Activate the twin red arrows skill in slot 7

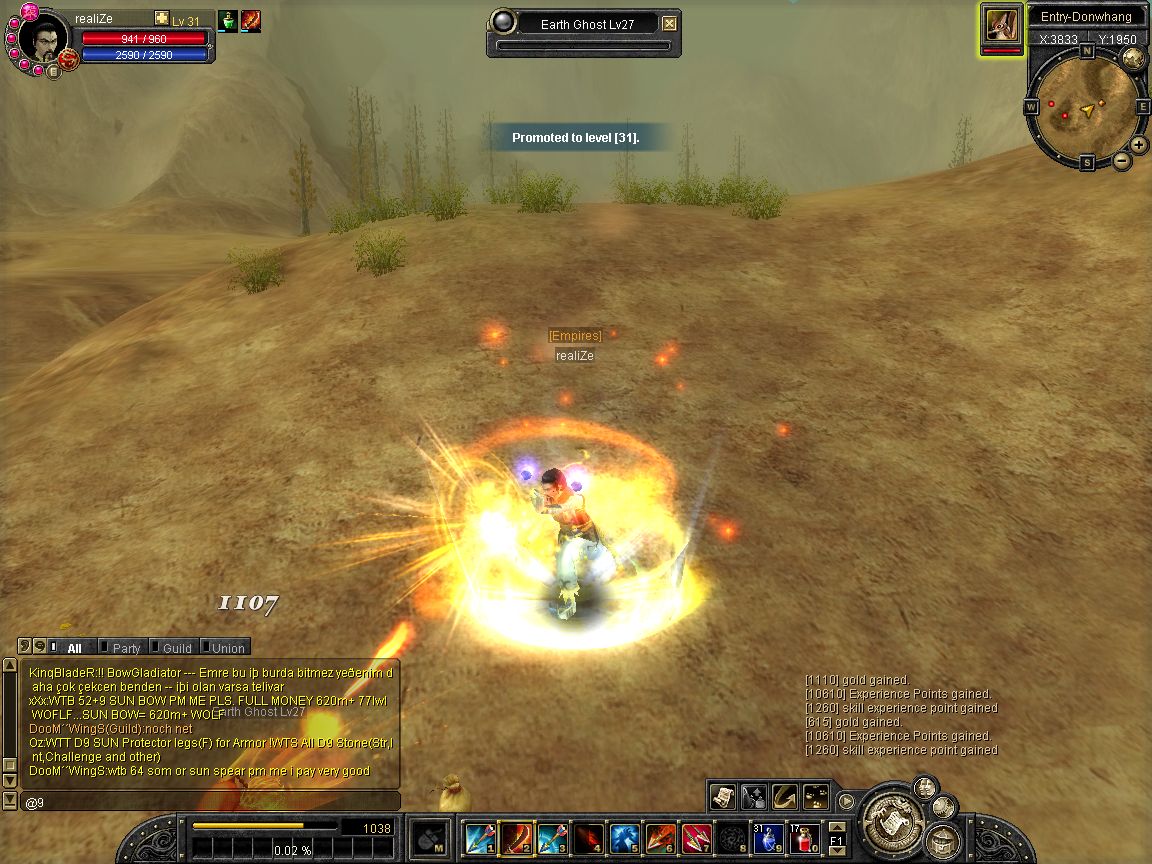(x=696, y=837)
